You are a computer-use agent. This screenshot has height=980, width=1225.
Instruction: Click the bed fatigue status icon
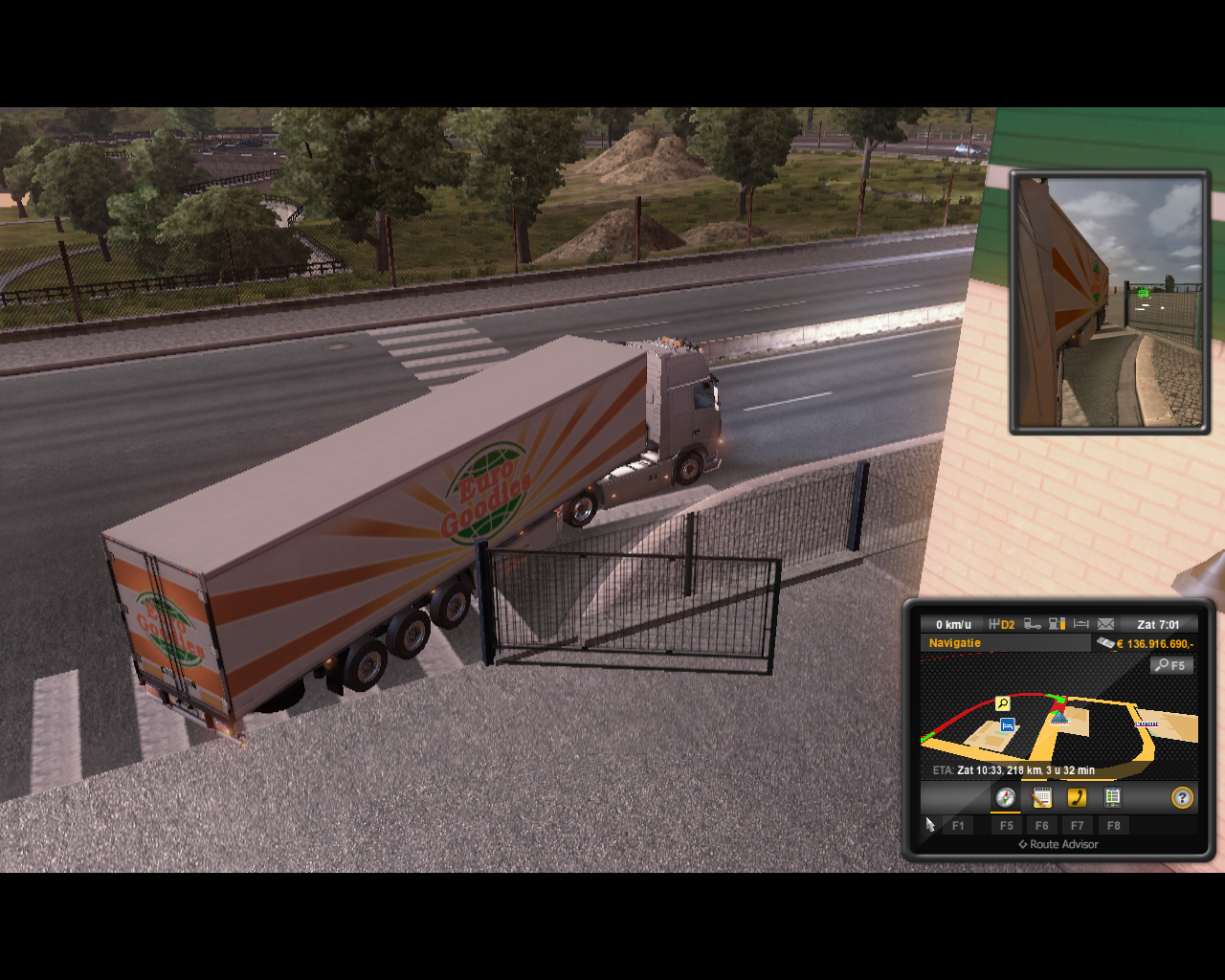point(1081,624)
